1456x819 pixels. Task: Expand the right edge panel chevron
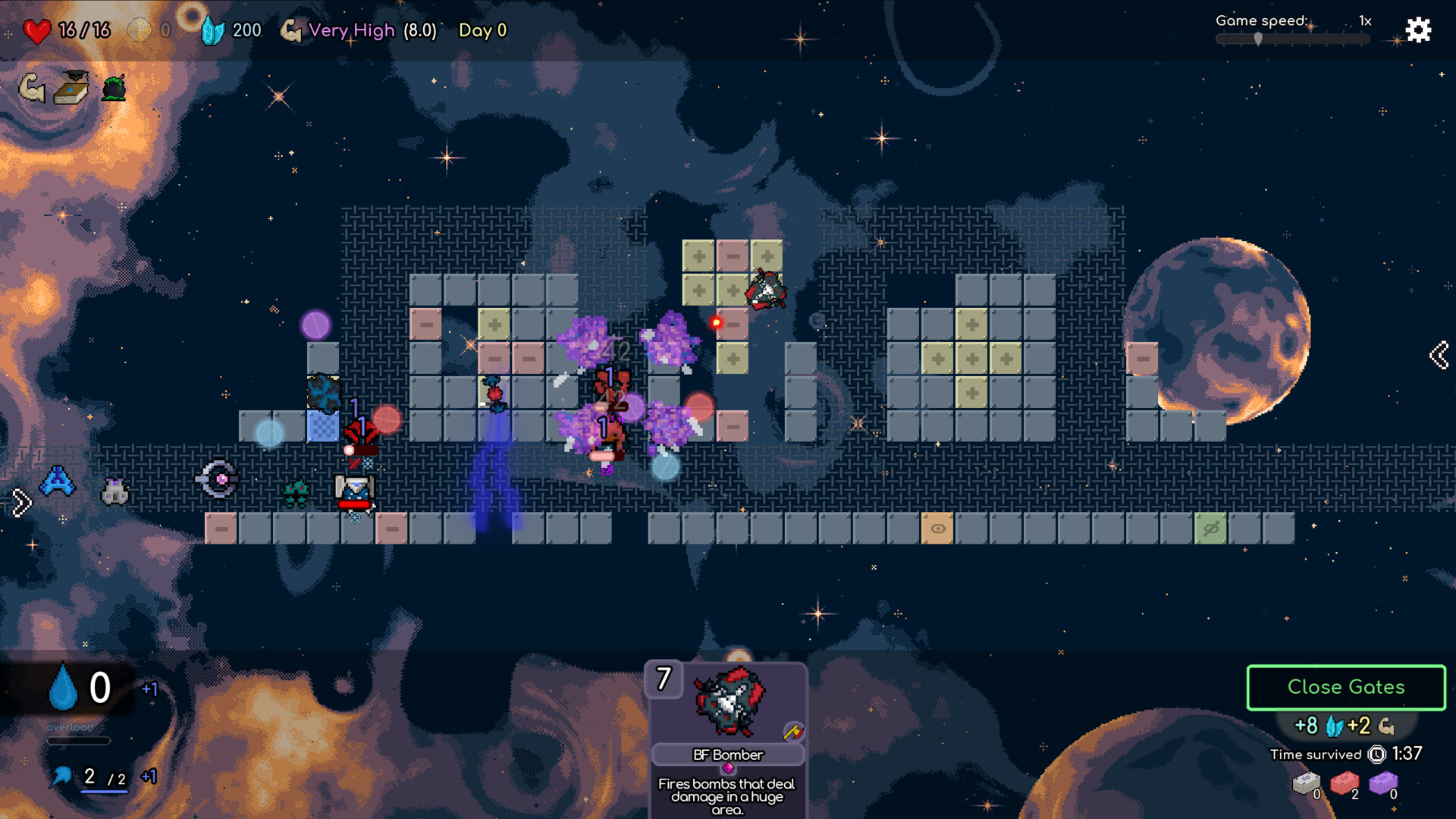pos(1439,355)
